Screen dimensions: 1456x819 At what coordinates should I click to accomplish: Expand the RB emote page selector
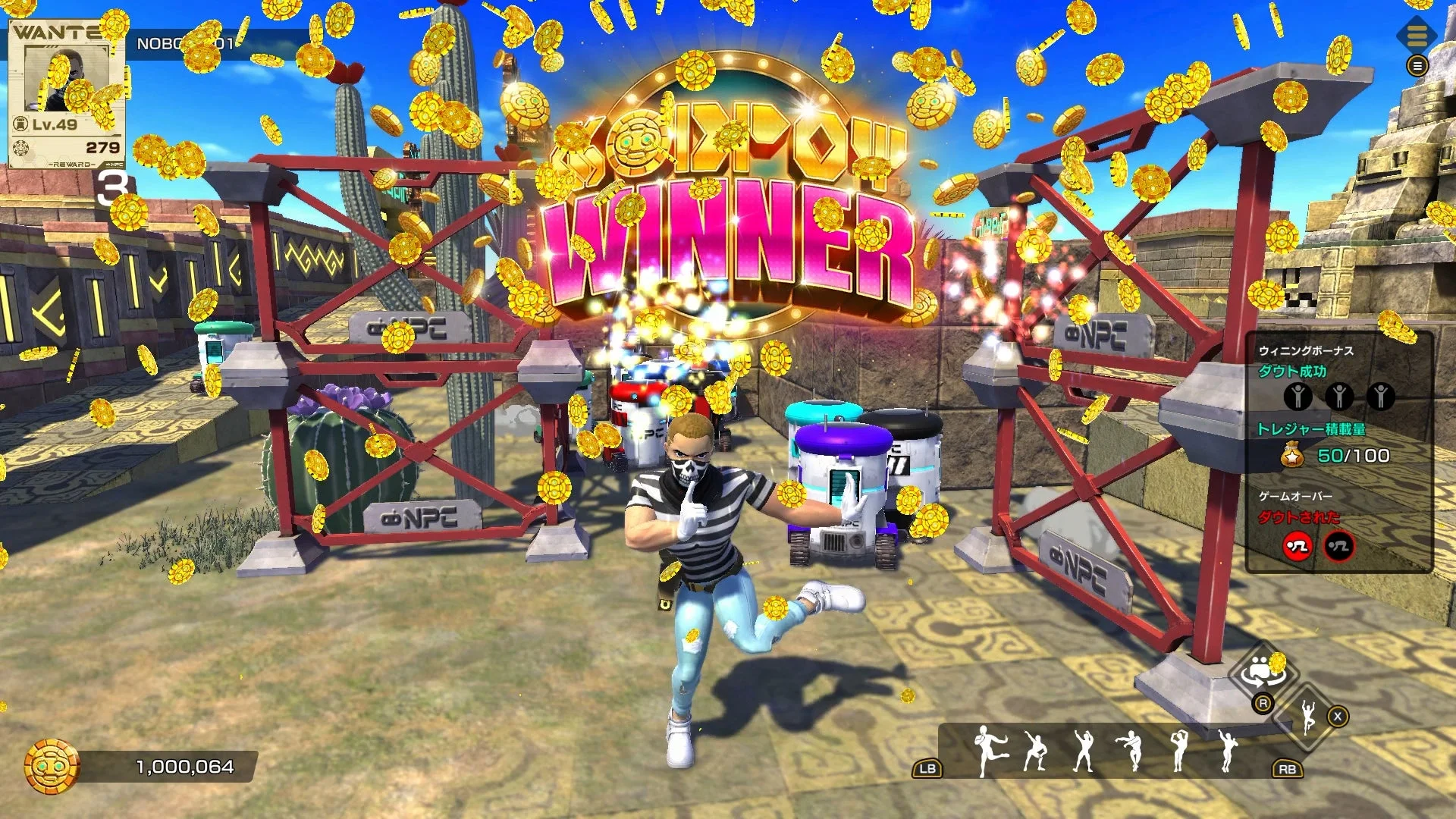(1287, 770)
